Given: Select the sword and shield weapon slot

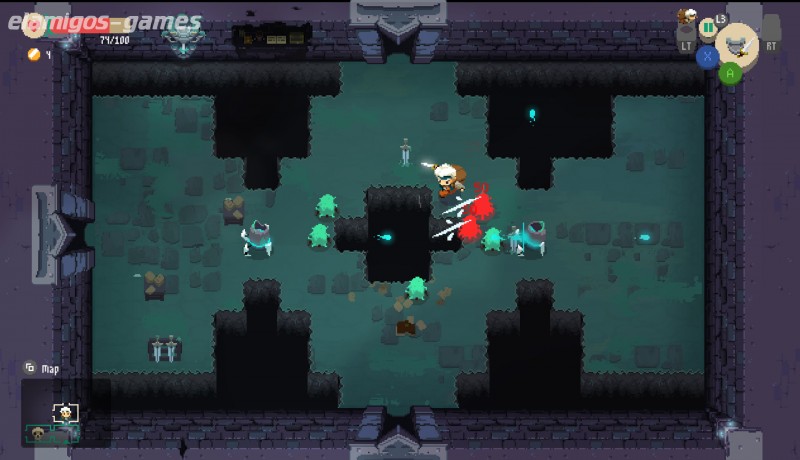Looking at the screenshot, I should [x=738, y=43].
